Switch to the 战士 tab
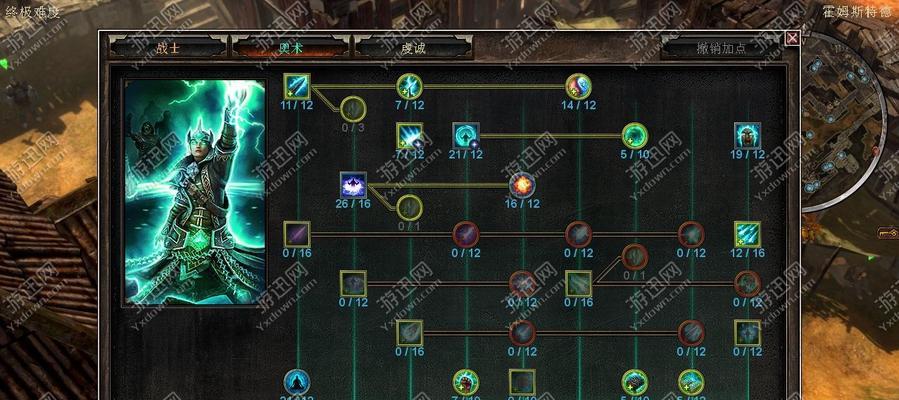 click(168, 47)
